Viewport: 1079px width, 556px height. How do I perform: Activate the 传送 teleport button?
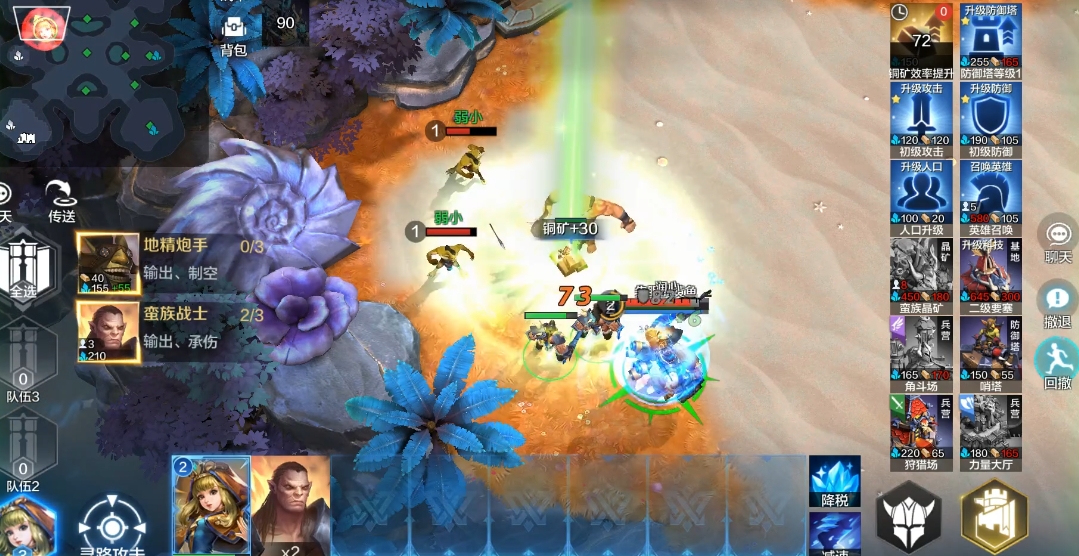coord(62,200)
